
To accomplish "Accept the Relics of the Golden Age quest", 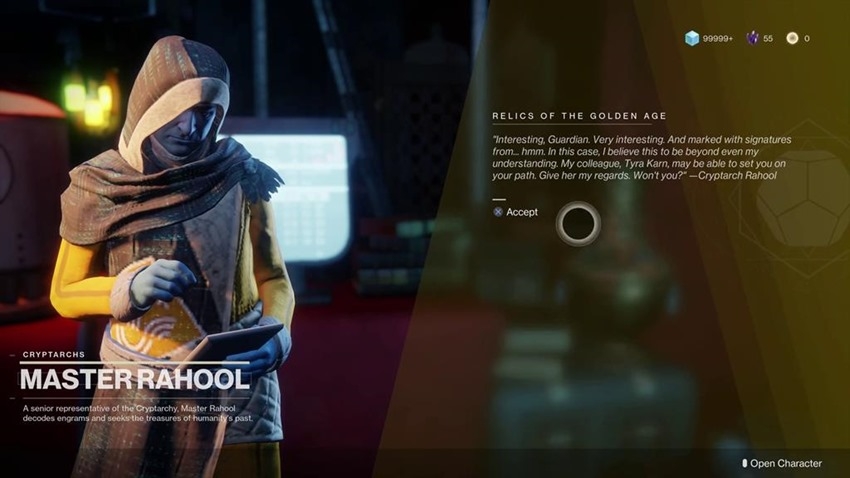I will (516, 212).
